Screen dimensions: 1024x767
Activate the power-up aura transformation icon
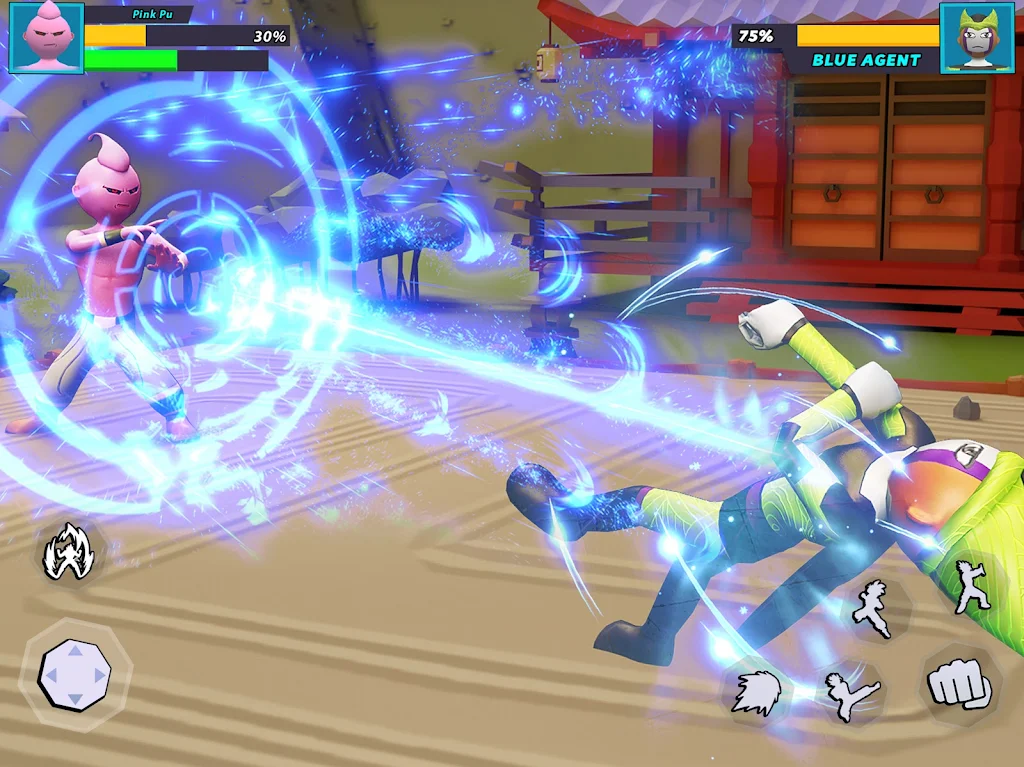click(68, 553)
